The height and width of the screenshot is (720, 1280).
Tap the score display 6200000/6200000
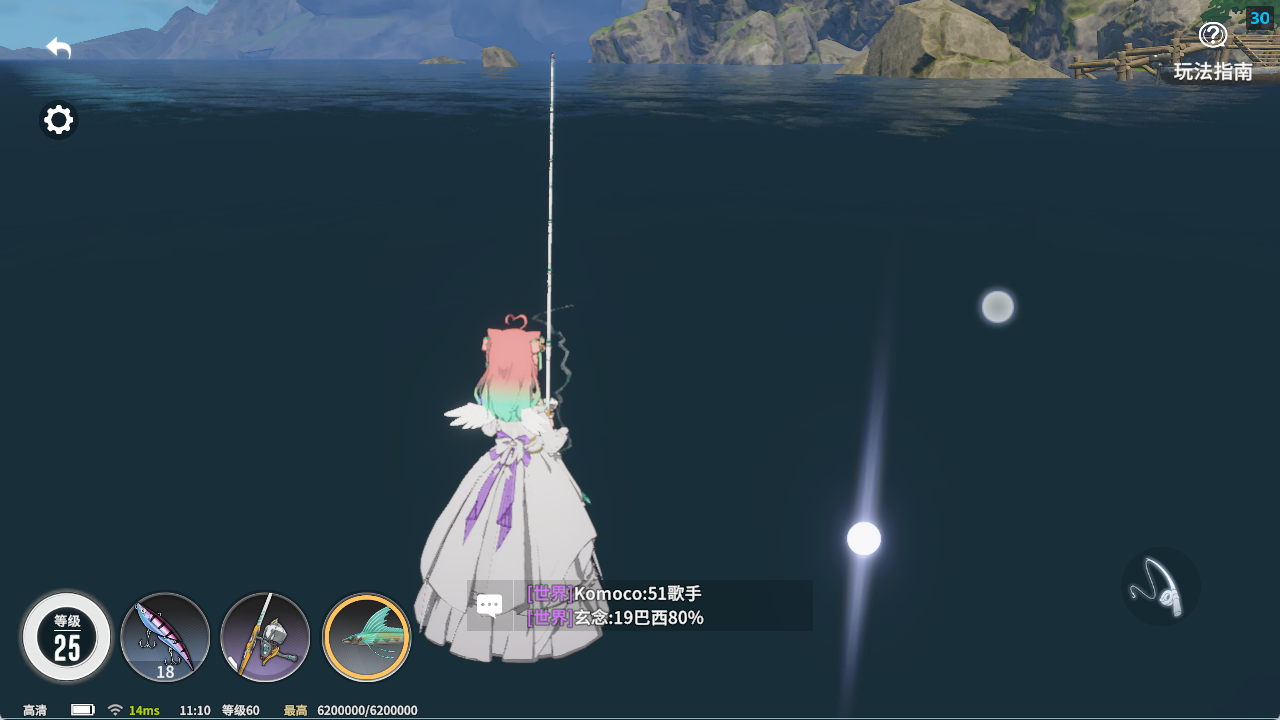click(x=365, y=710)
